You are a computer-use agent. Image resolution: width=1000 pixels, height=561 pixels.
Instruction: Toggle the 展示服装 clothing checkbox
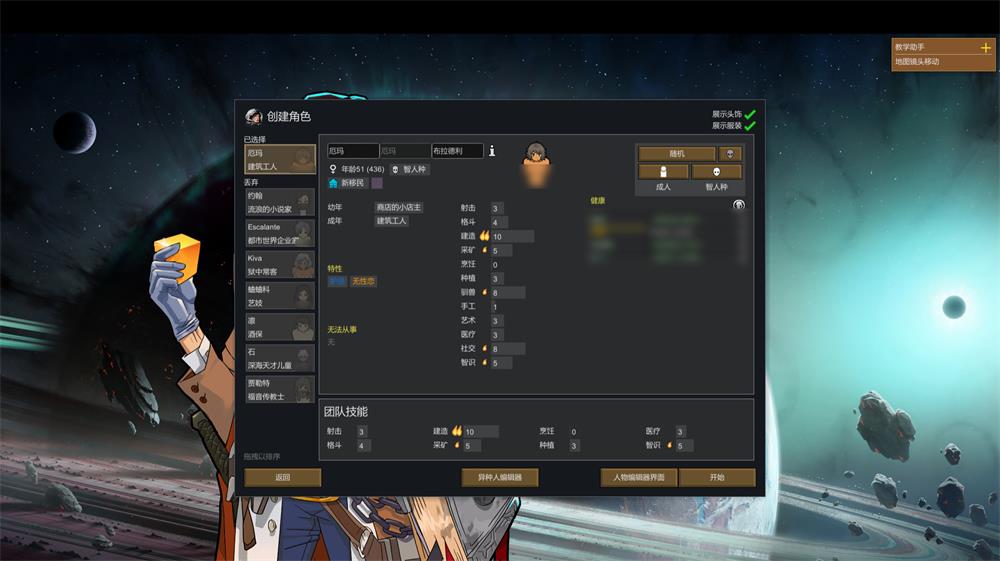point(749,126)
